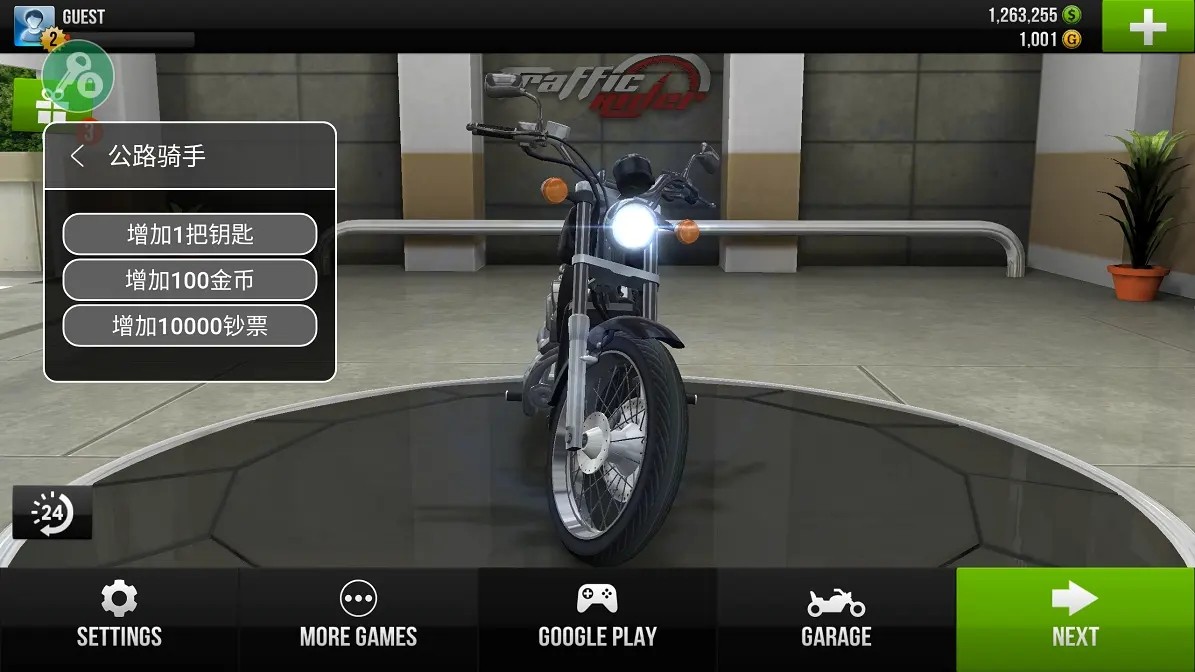Tap the floating green key overlay icon
The width and height of the screenshot is (1195, 672).
(x=78, y=77)
